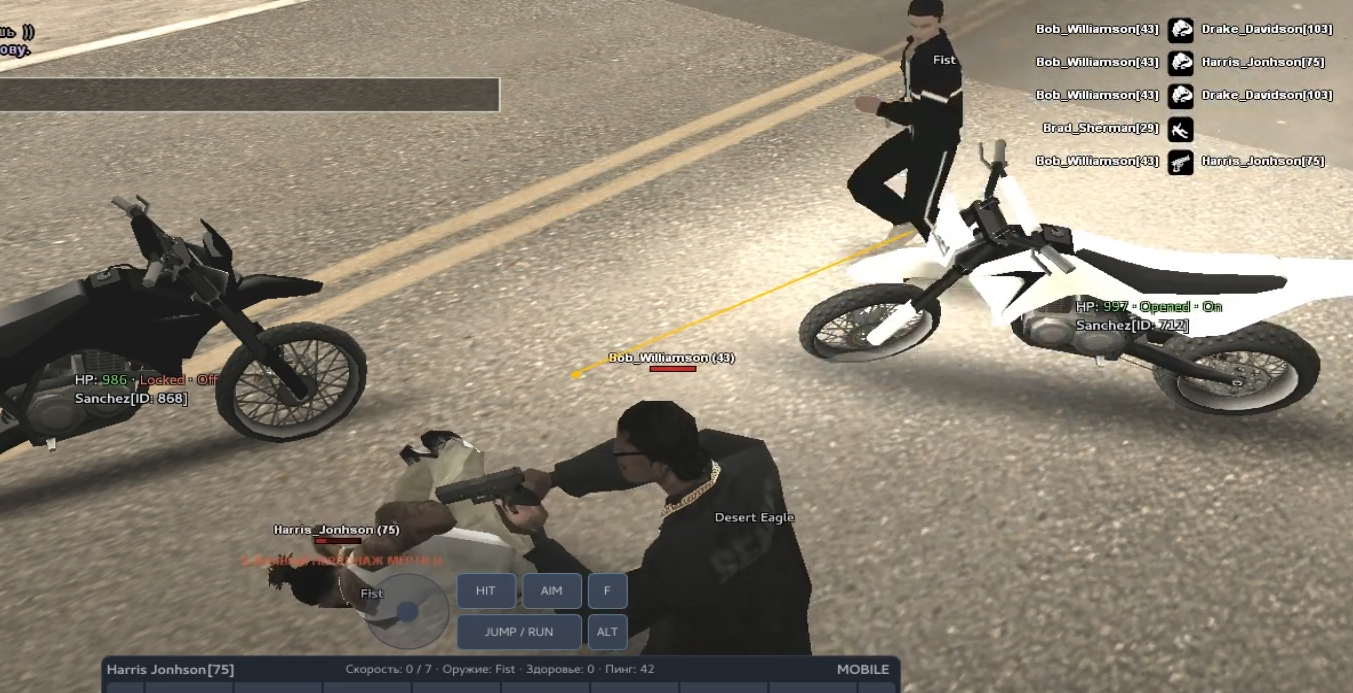This screenshot has height=693, width=1353.
Task: Click the ALT button
Action: (x=607, y=632)
